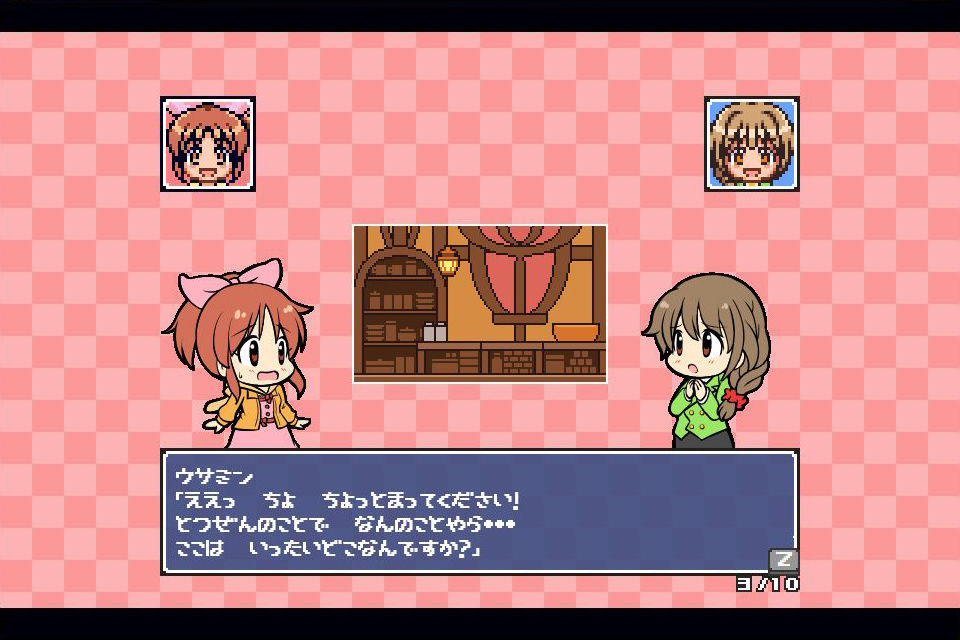This screenshot has height=640, width=960.
Task: Select the pink-framed cat-ear girl portrait
Action: pyautogui.click(x=208, y=144)
